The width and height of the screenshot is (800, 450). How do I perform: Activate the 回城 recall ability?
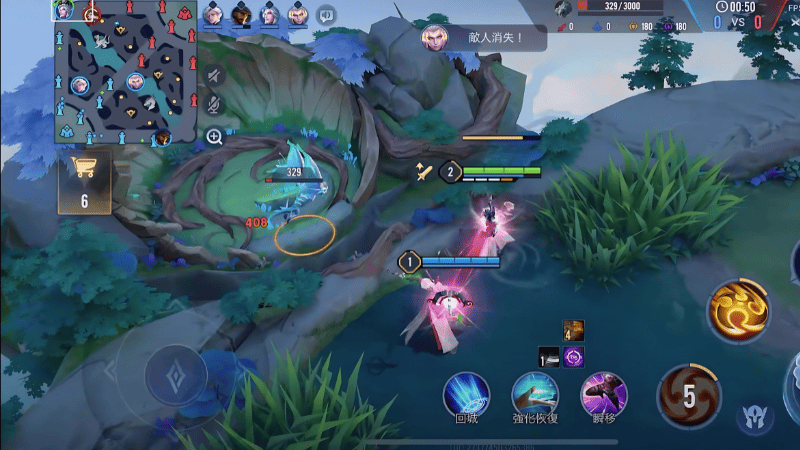coord(466,393)
